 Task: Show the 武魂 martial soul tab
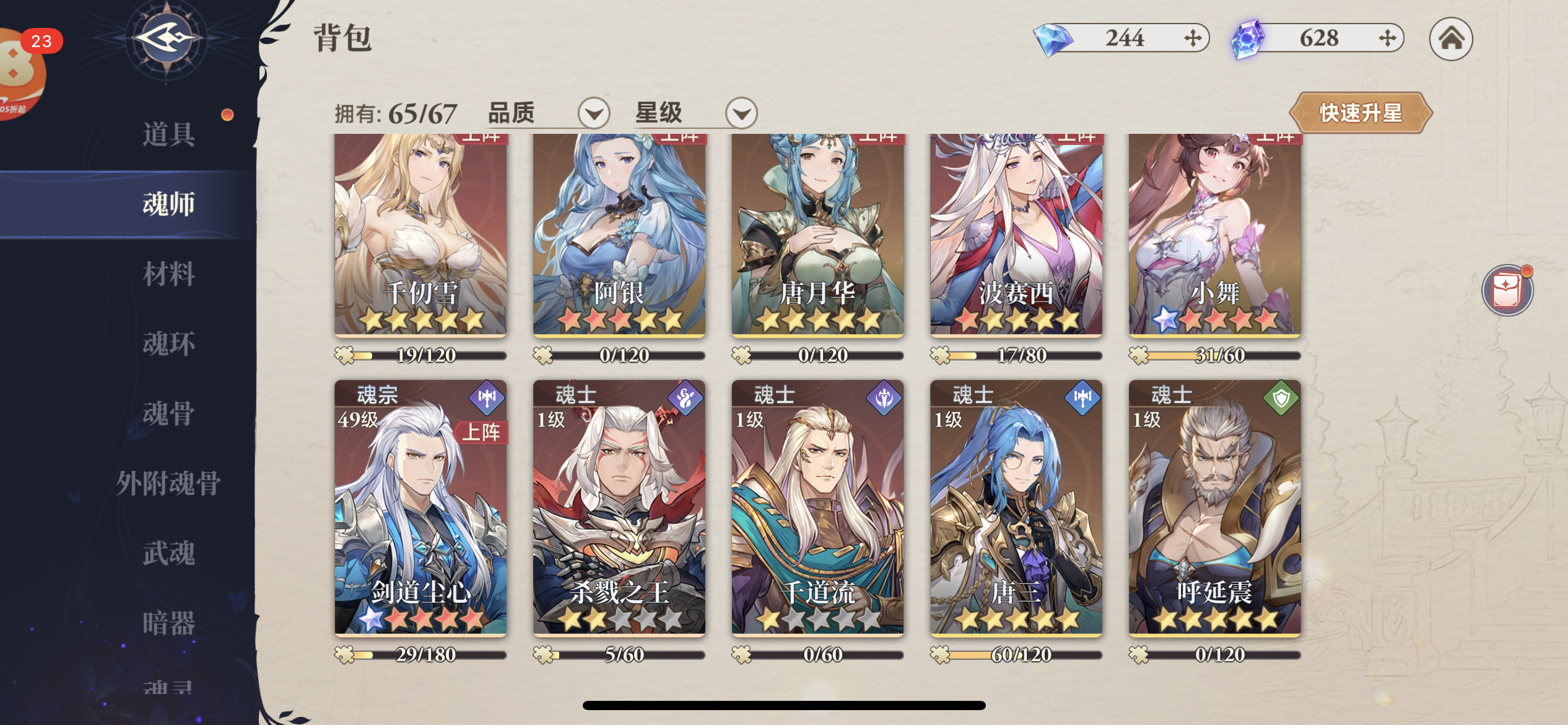click(168, 553)
